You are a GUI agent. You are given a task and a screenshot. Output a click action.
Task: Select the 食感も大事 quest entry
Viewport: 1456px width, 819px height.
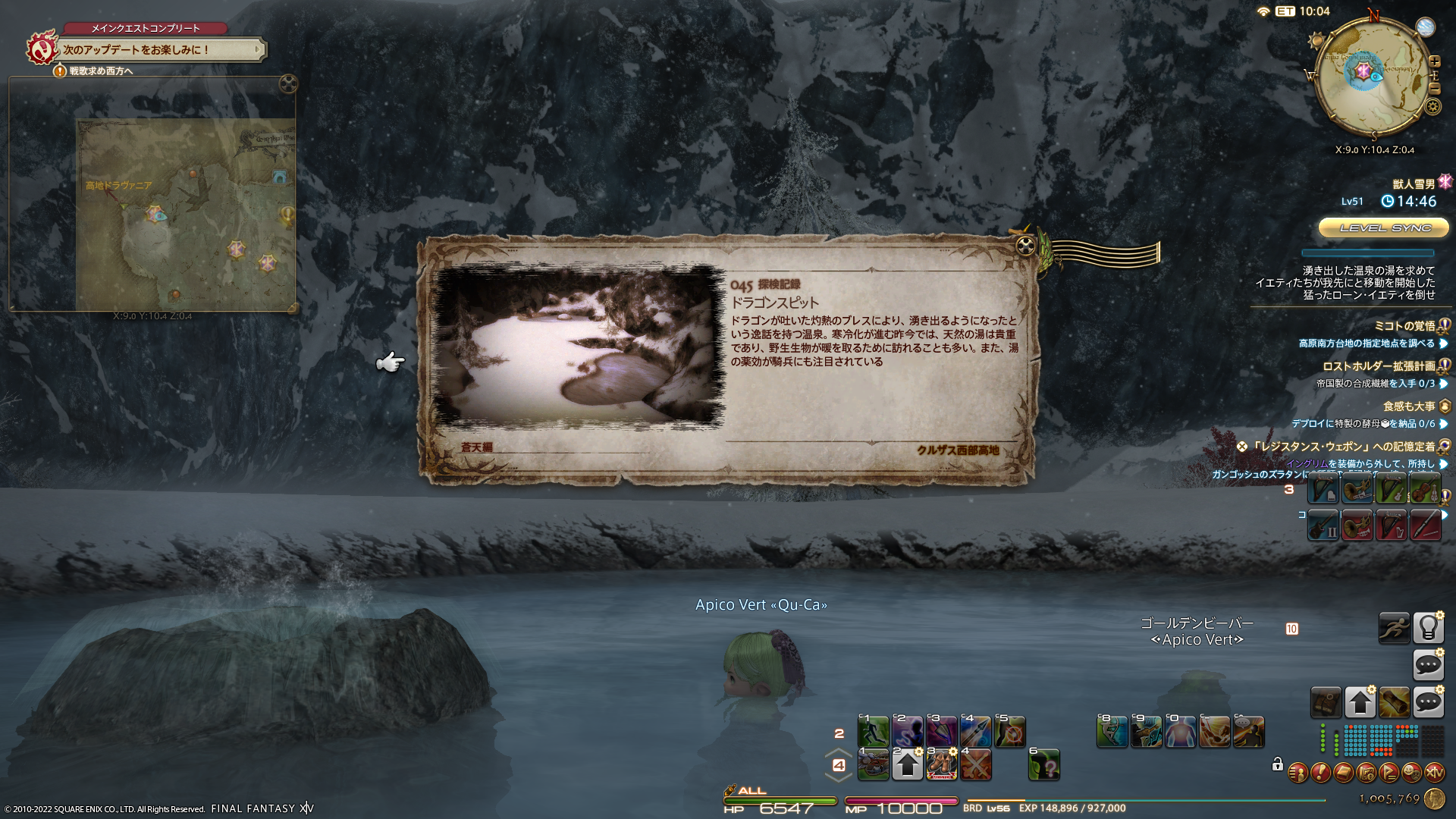[1408, 406]
